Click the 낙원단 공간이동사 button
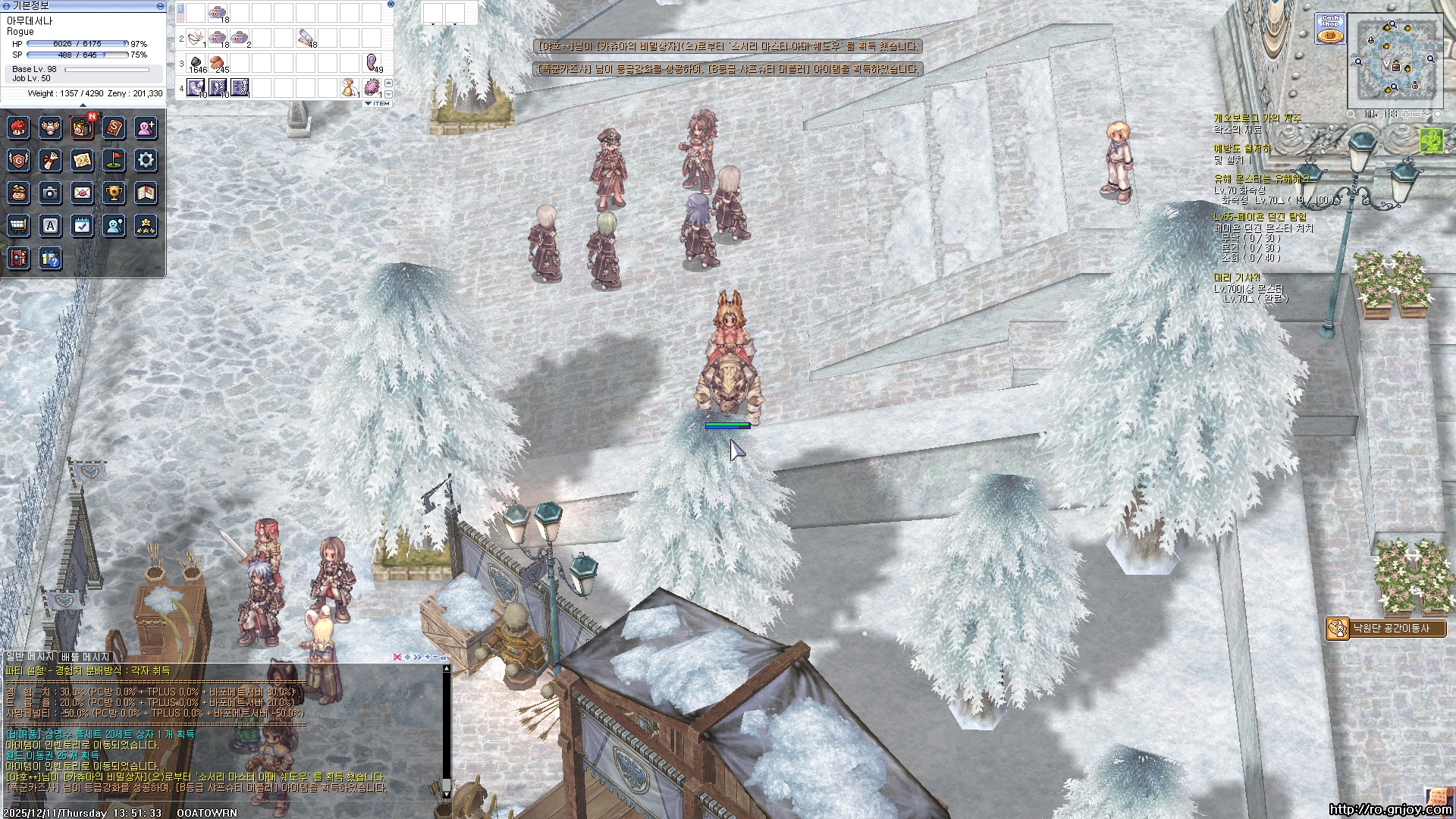Screen dimensions: 1456x819 [1386, 629]
